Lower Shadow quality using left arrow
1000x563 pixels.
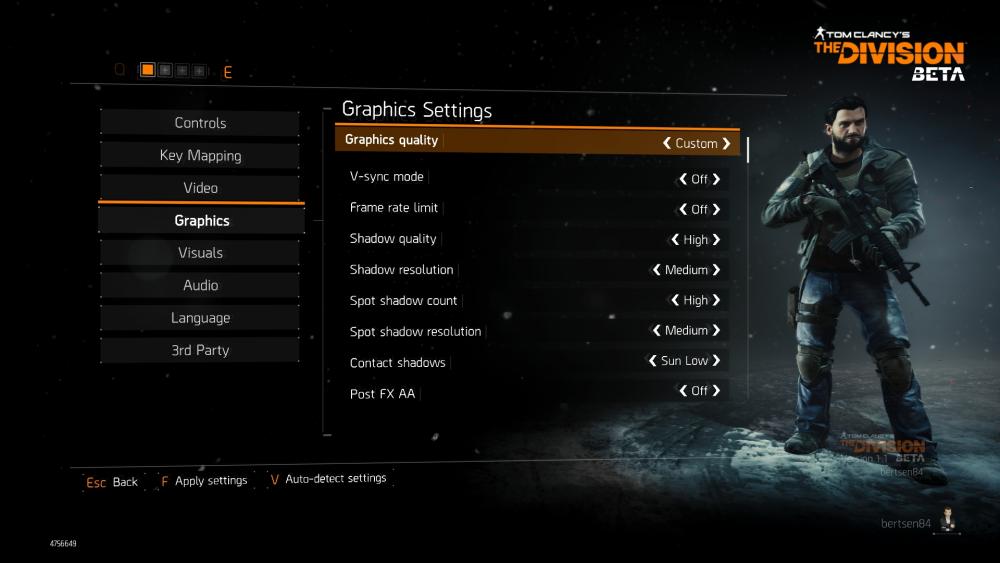point(675,240)
